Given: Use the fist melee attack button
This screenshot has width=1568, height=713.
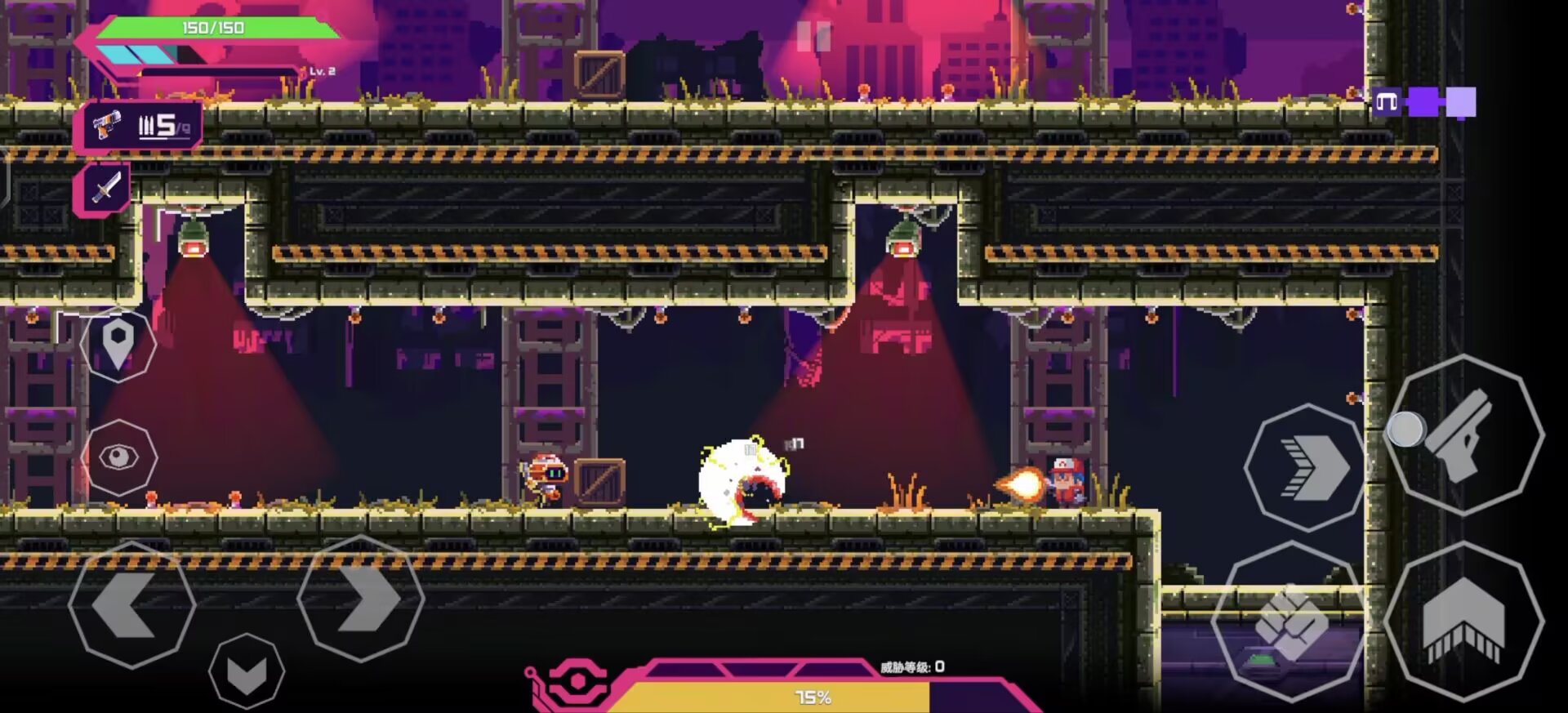Looking at the screenshot, I should 1290,622.
